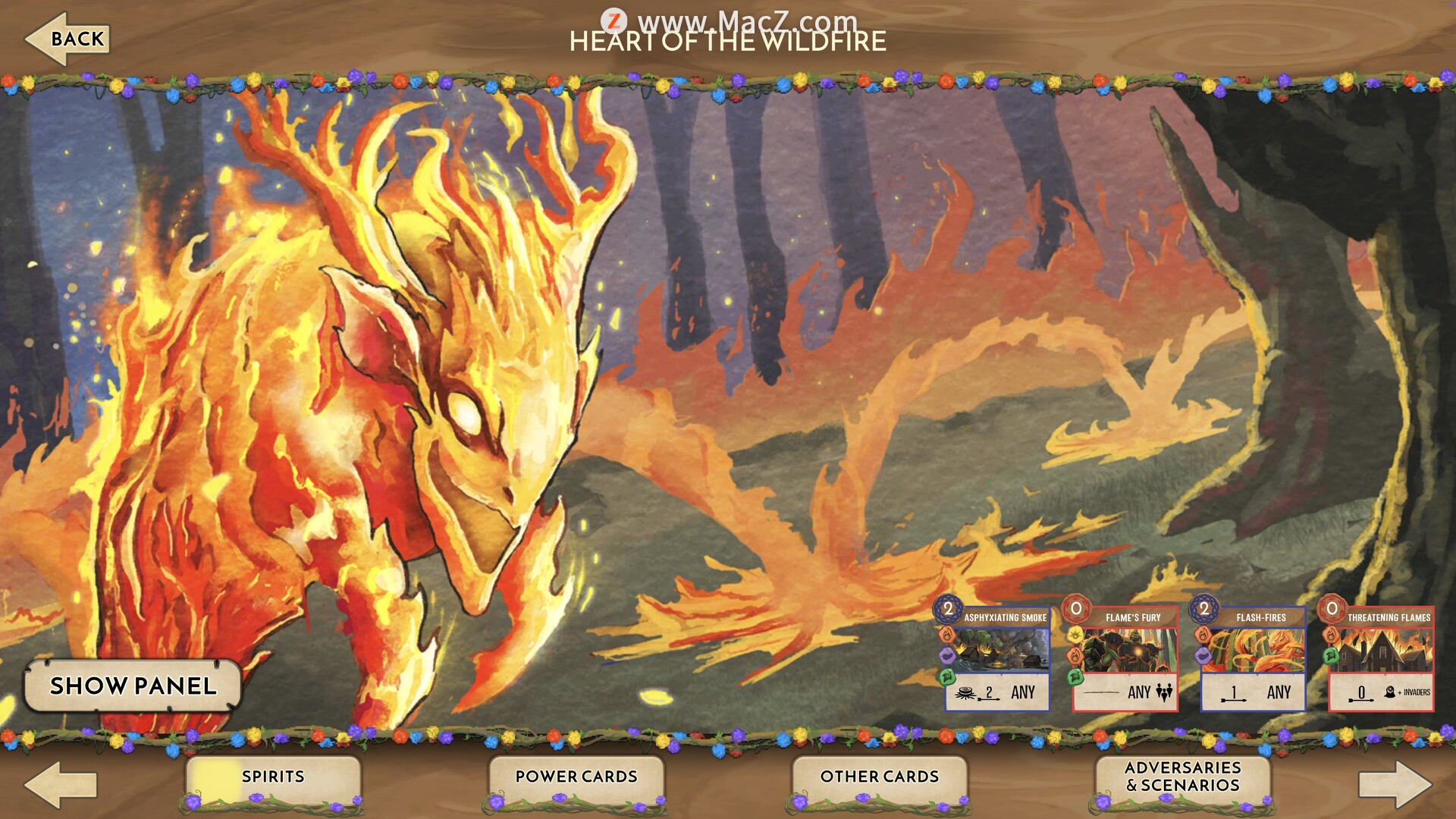
Task: Open Adversaries & Scenarios tab
Action: tap(1183, 777)
